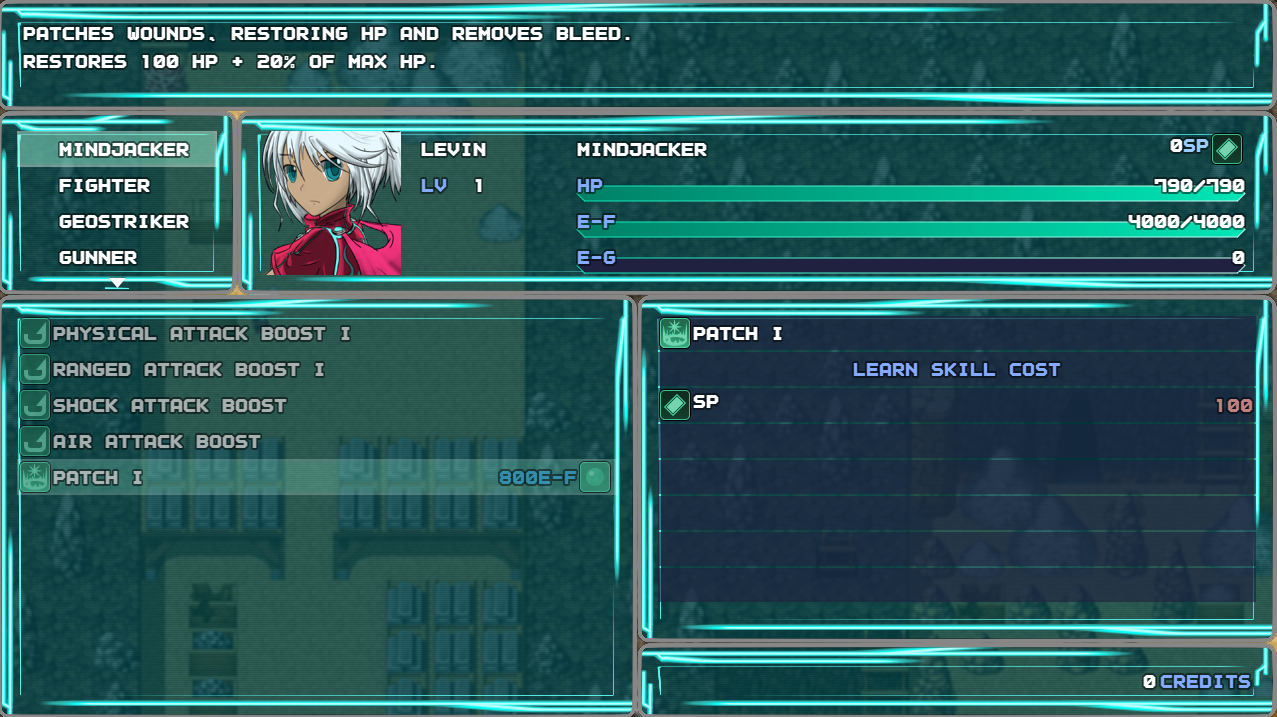
Task: Choose Ranged Attack Boost I skill
Action: [x=188, y=370]
